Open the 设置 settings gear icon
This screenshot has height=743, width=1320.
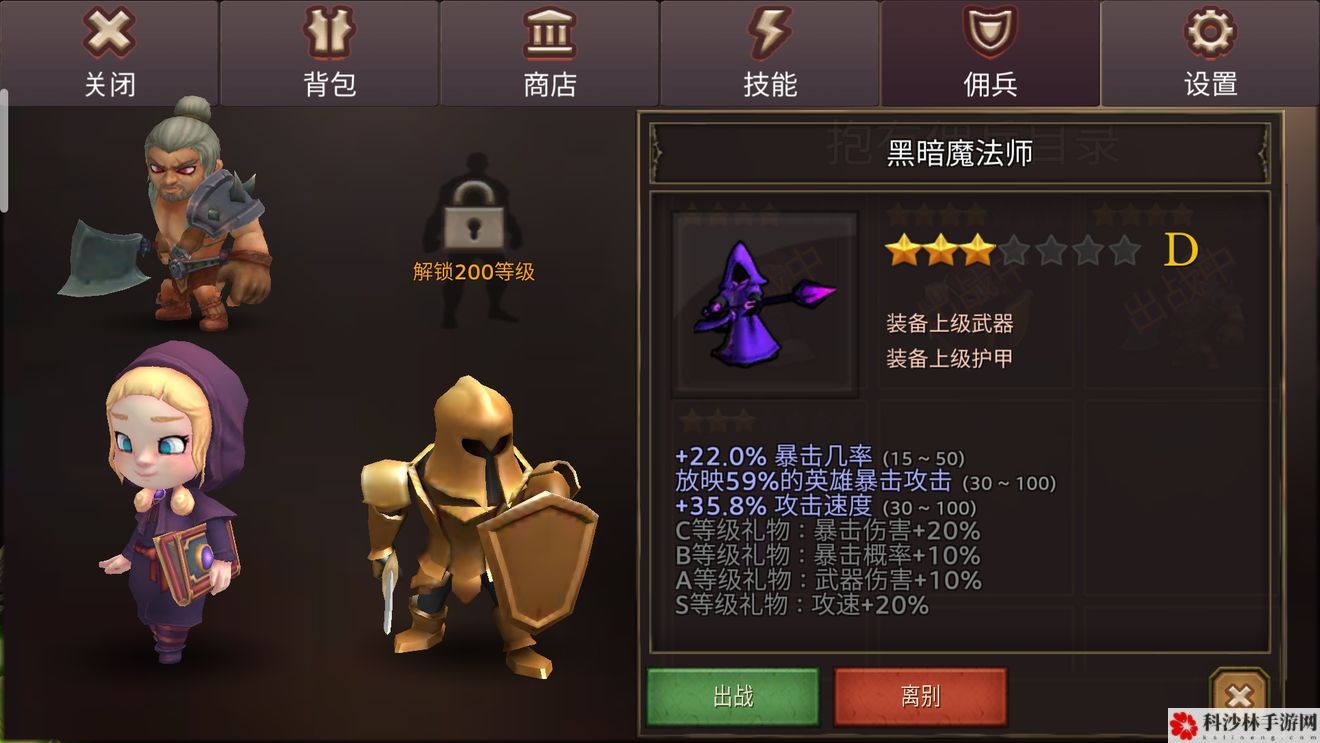click(x=1209, y=35)
